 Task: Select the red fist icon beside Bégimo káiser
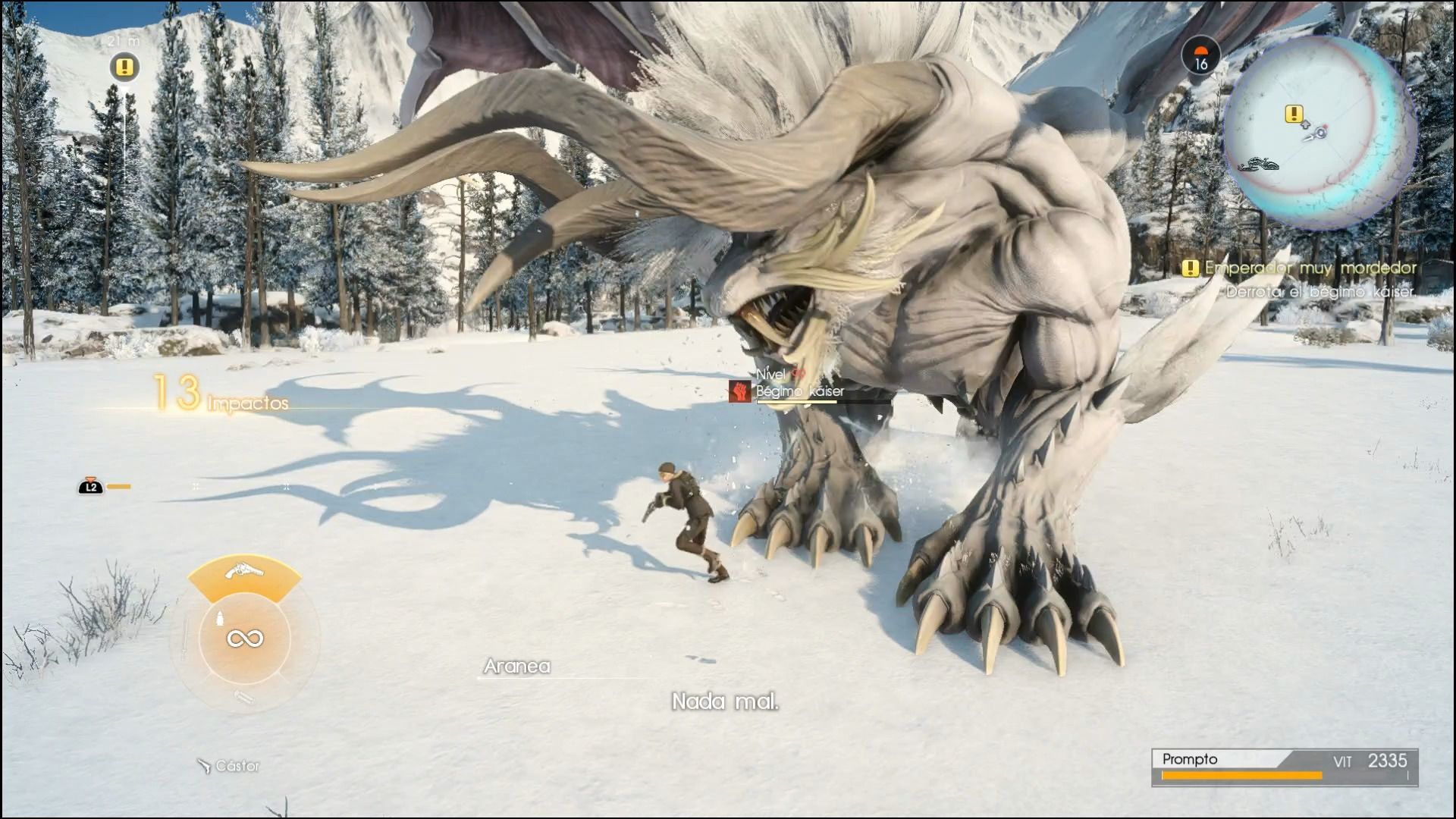coord(739,391)
